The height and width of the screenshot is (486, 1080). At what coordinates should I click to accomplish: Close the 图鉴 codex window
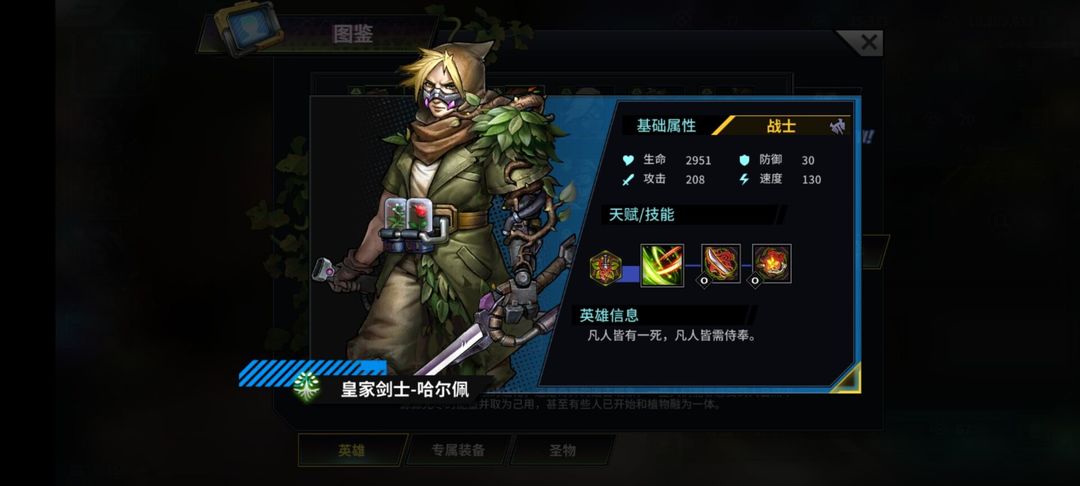(868, 43)
